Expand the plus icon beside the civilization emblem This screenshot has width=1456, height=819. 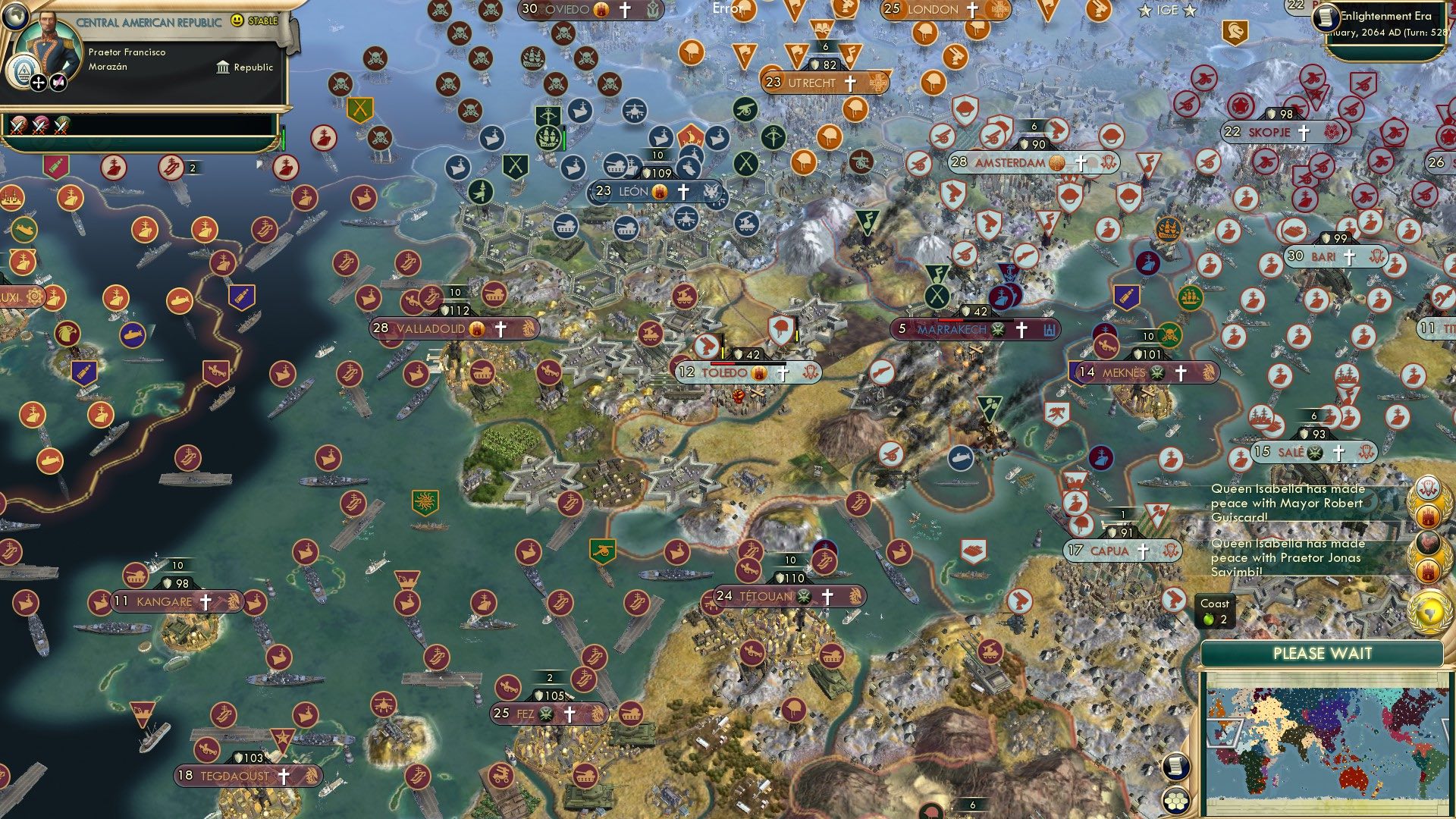coord(38,83)
